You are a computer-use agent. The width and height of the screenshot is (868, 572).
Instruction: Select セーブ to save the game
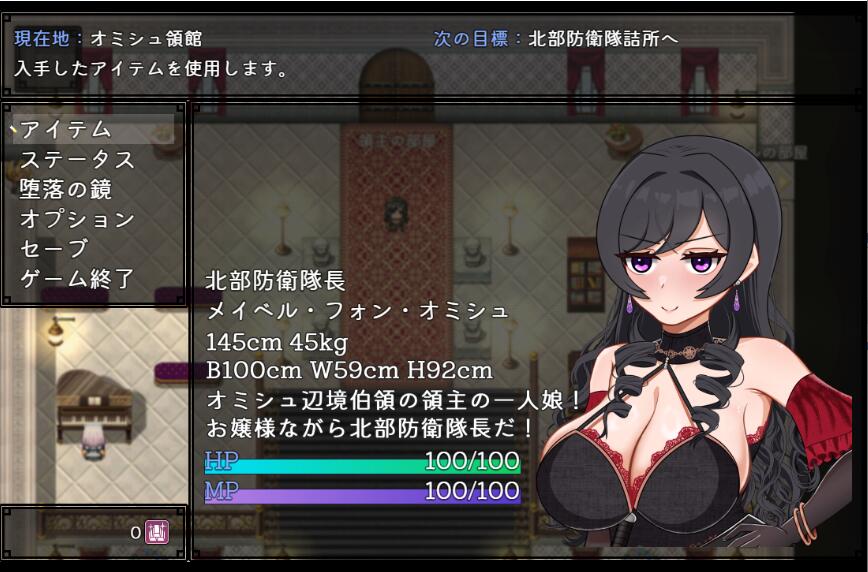pyautogui.click(x=54, y=249)
